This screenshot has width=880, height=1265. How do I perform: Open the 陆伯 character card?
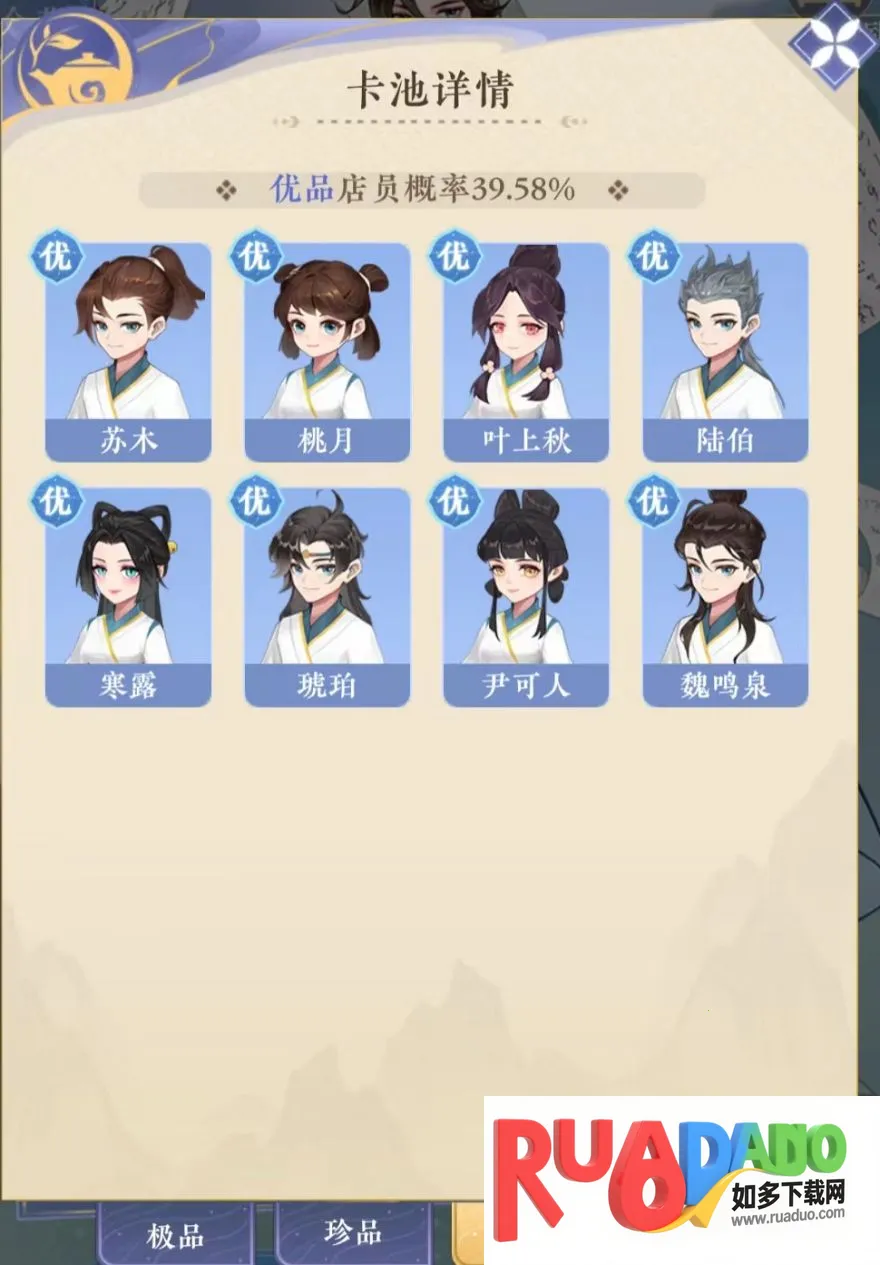coord(725,352)
